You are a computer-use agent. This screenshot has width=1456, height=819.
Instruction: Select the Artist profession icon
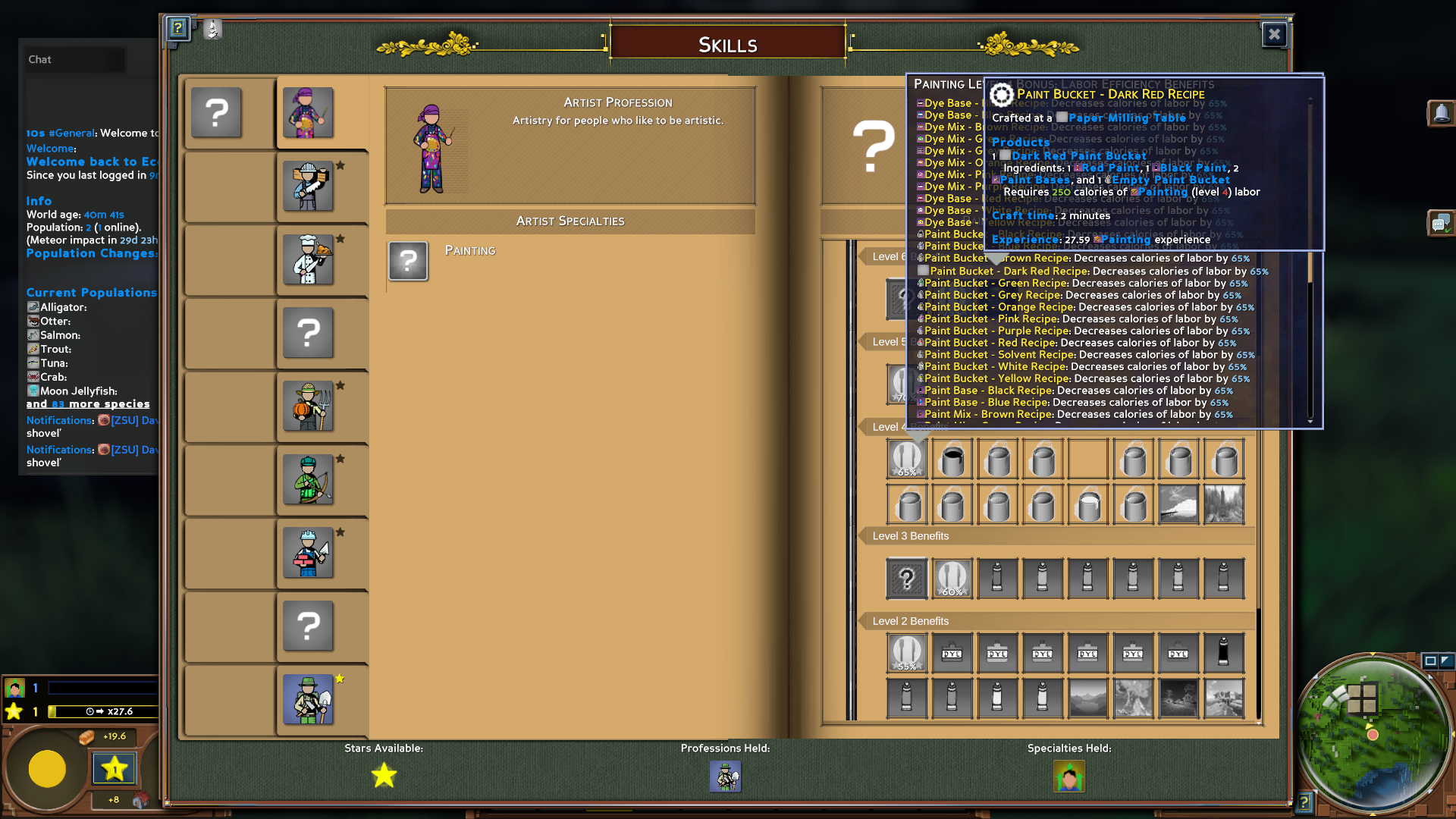[x=306, y=112]
